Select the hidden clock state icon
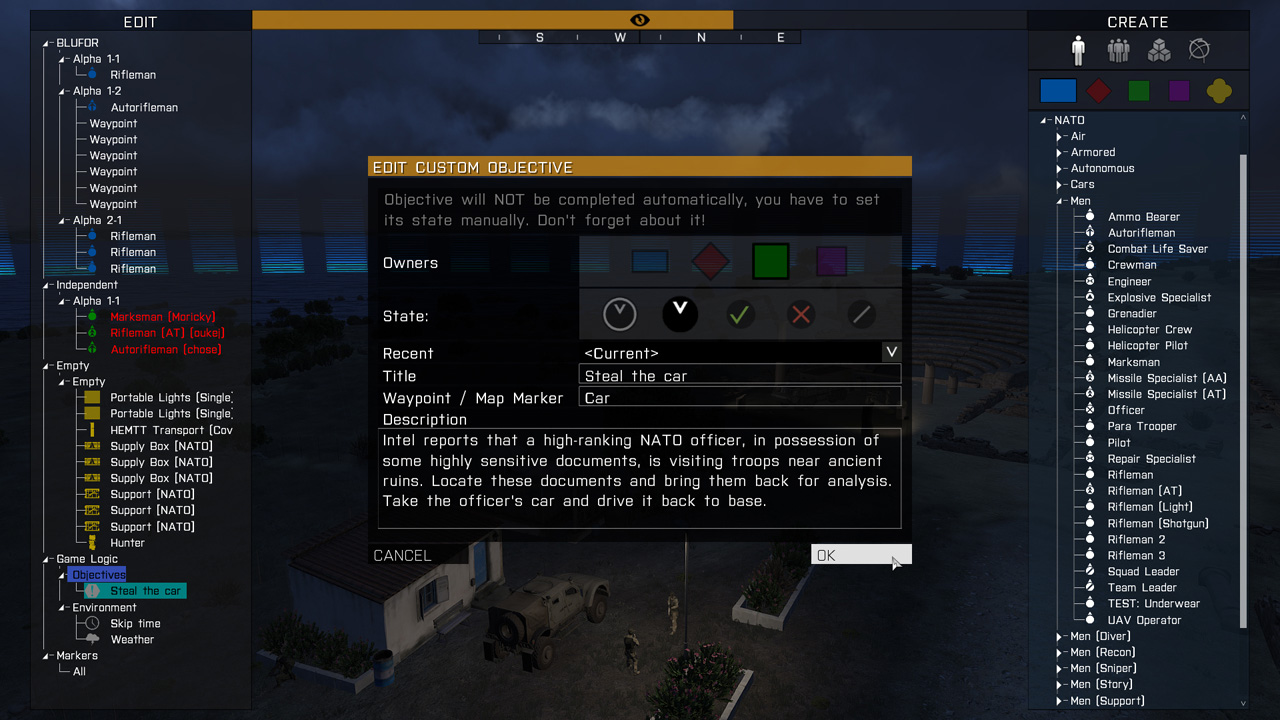Viewport: 1280px width, 720px height. click(x=619, y=314)
